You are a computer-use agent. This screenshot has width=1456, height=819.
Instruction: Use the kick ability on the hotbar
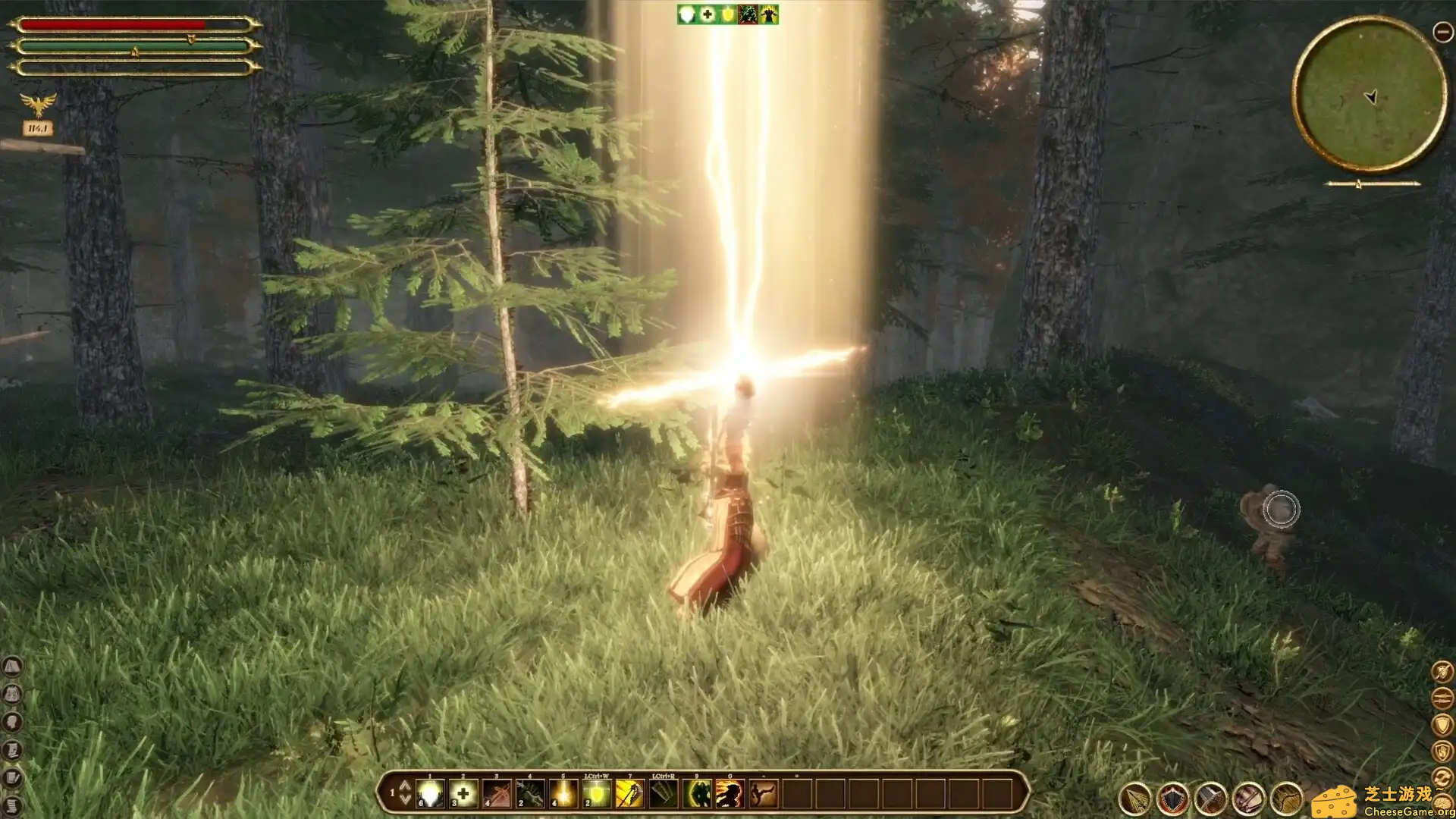(763, 794)
